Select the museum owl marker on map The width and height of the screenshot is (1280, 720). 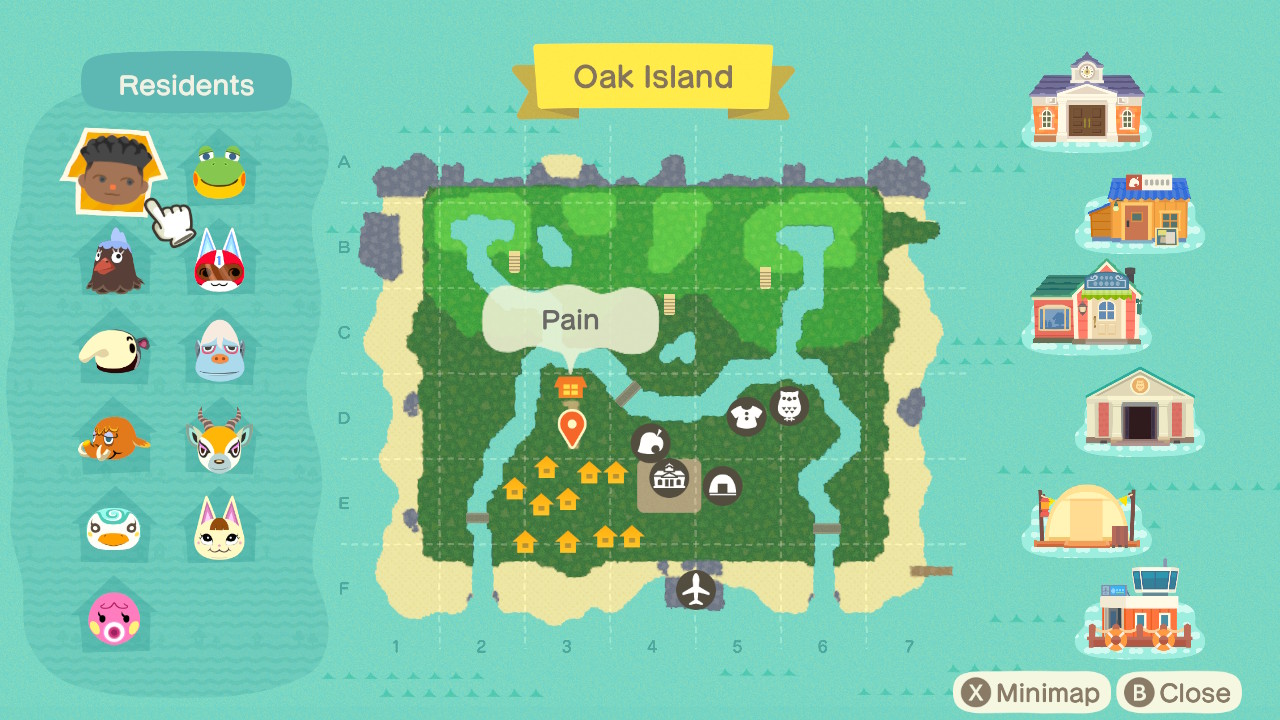click(x=789, y=405)
